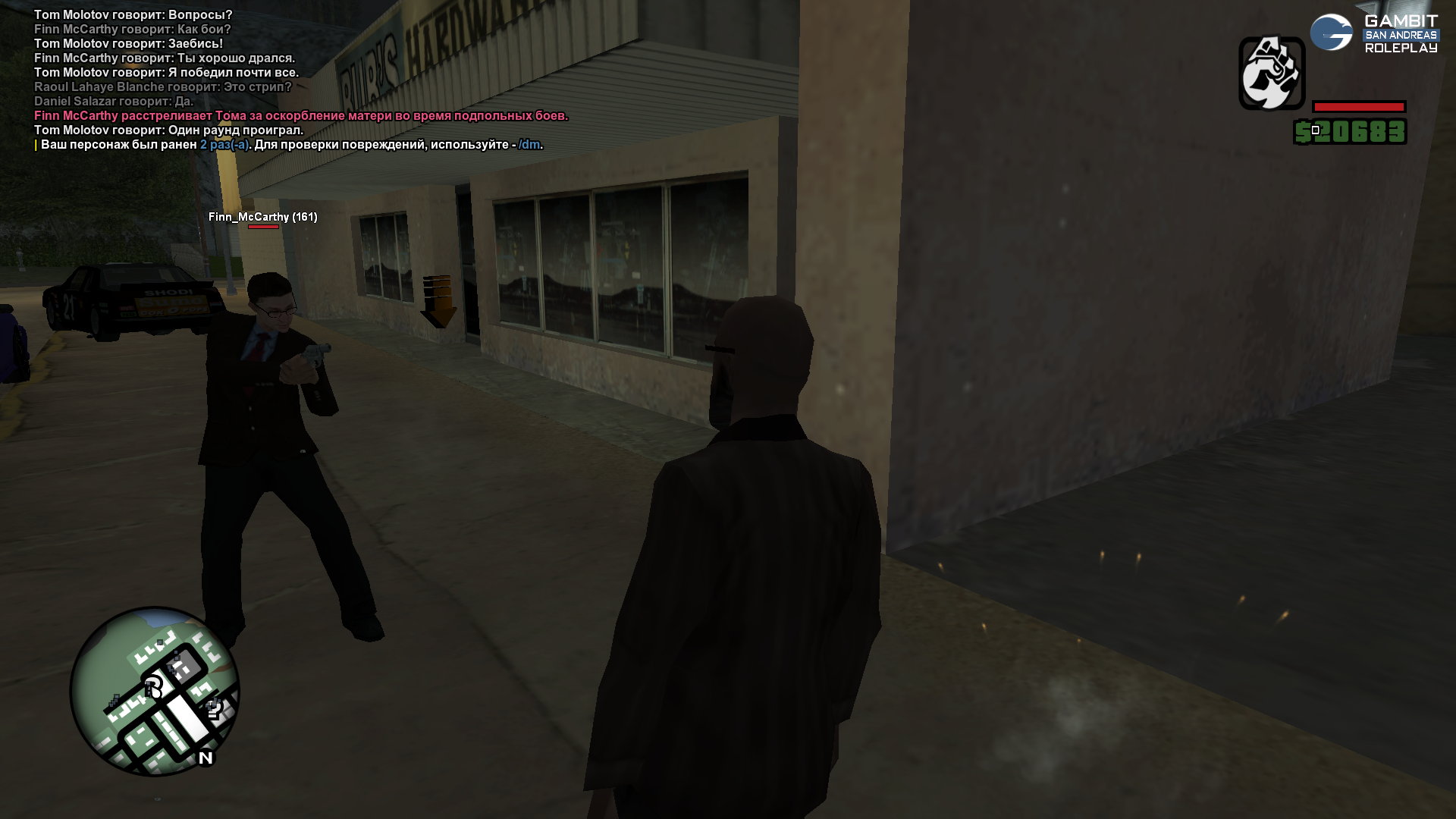Select the fist weapon icon

click(x=1272, y=74)
